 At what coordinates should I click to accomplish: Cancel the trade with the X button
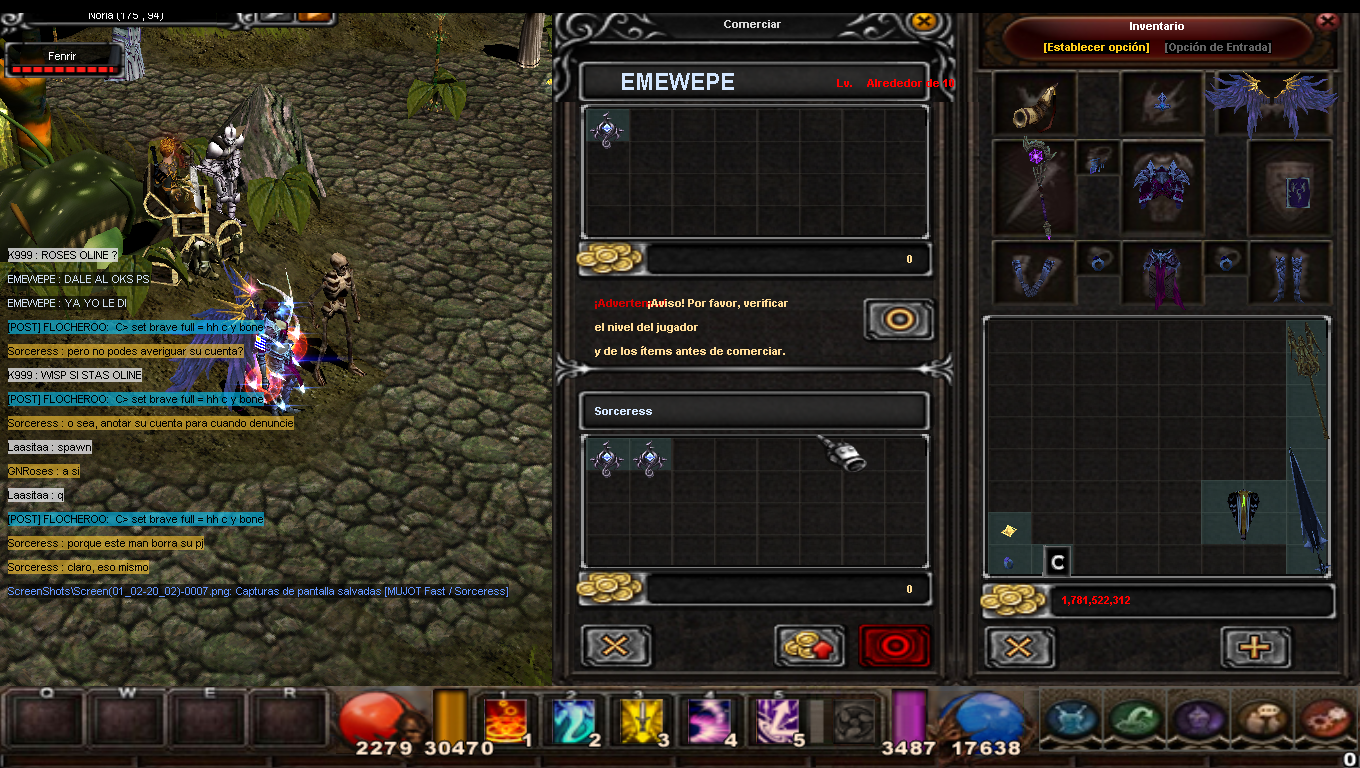coord(615,646)
